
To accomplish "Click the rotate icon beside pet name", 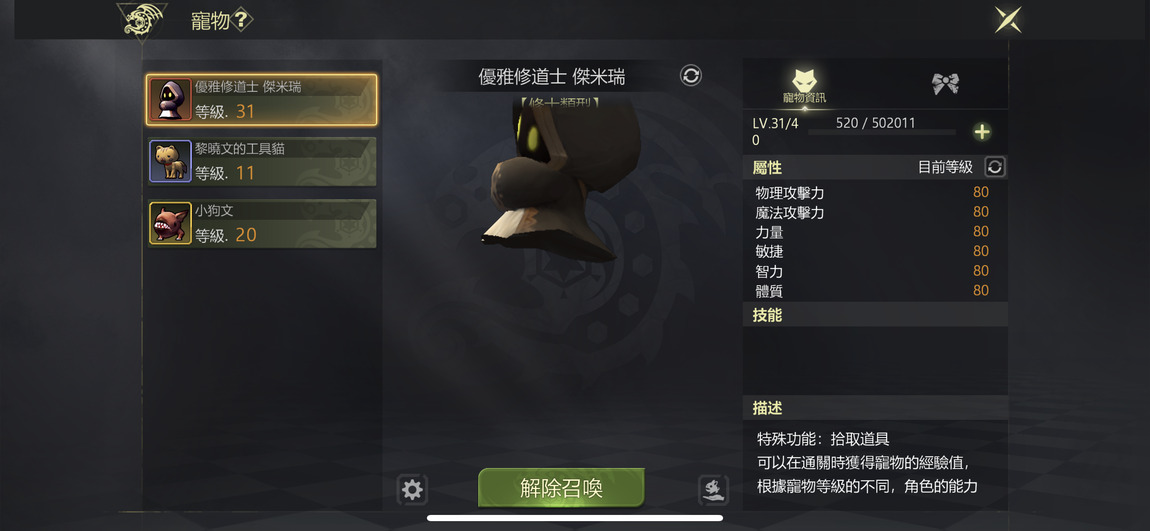I will coord(691,76).
